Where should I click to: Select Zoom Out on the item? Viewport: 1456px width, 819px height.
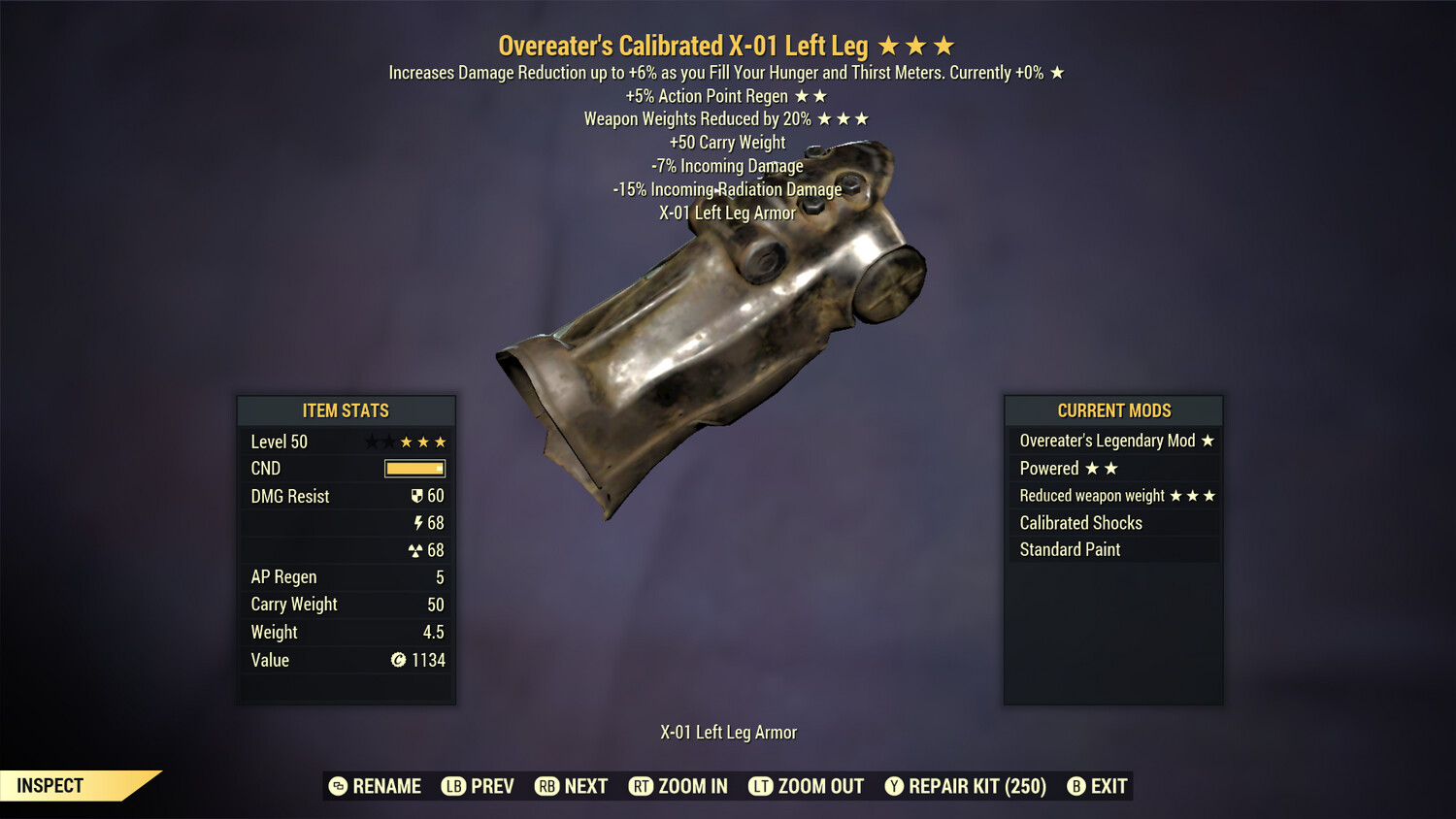(807, 786)
